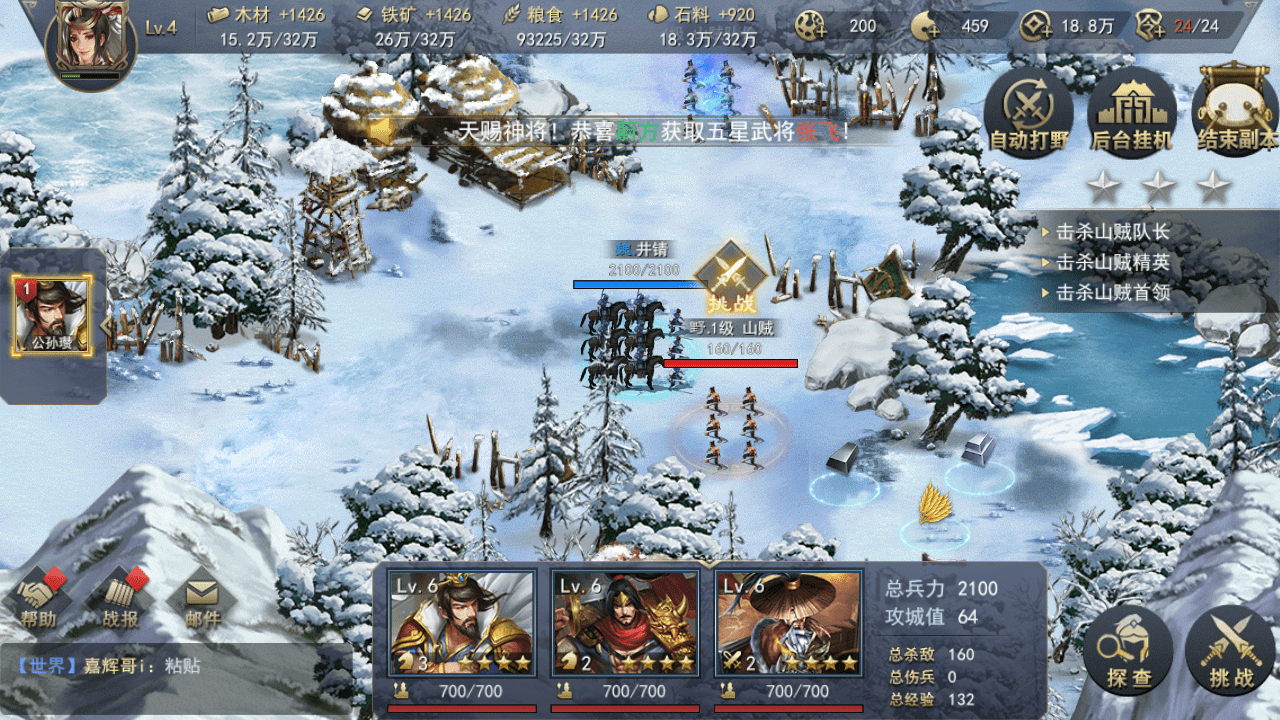Choose the 探查 scout button
This screenshot has height=720, width=1280.
[1128, 652]
